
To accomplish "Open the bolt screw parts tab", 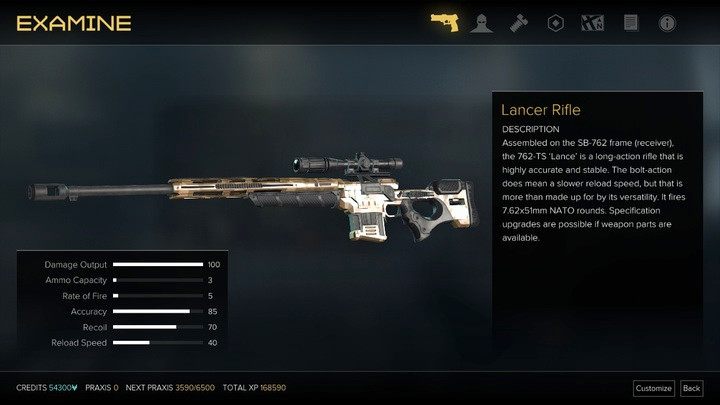I will (518, 22).
